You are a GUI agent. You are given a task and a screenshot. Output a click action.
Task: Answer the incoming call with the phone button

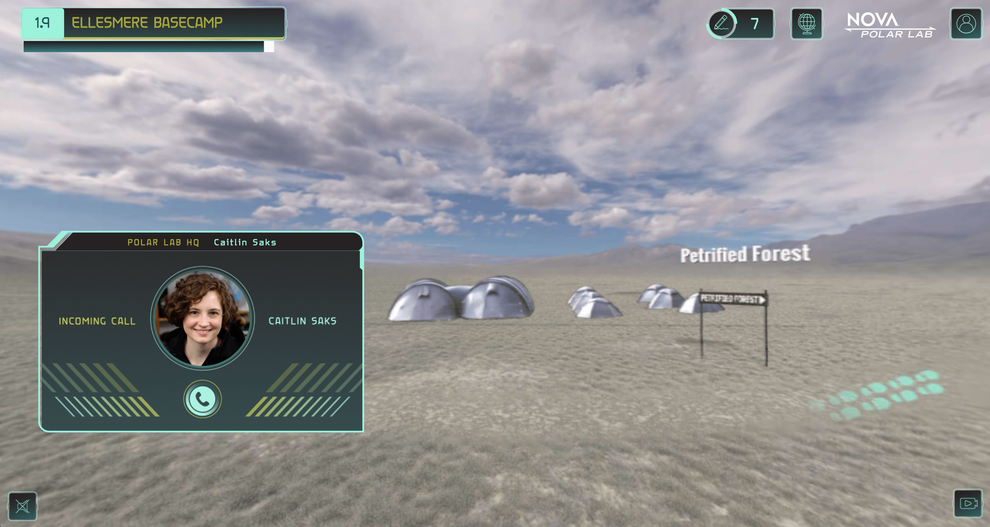tap(202, 399)
